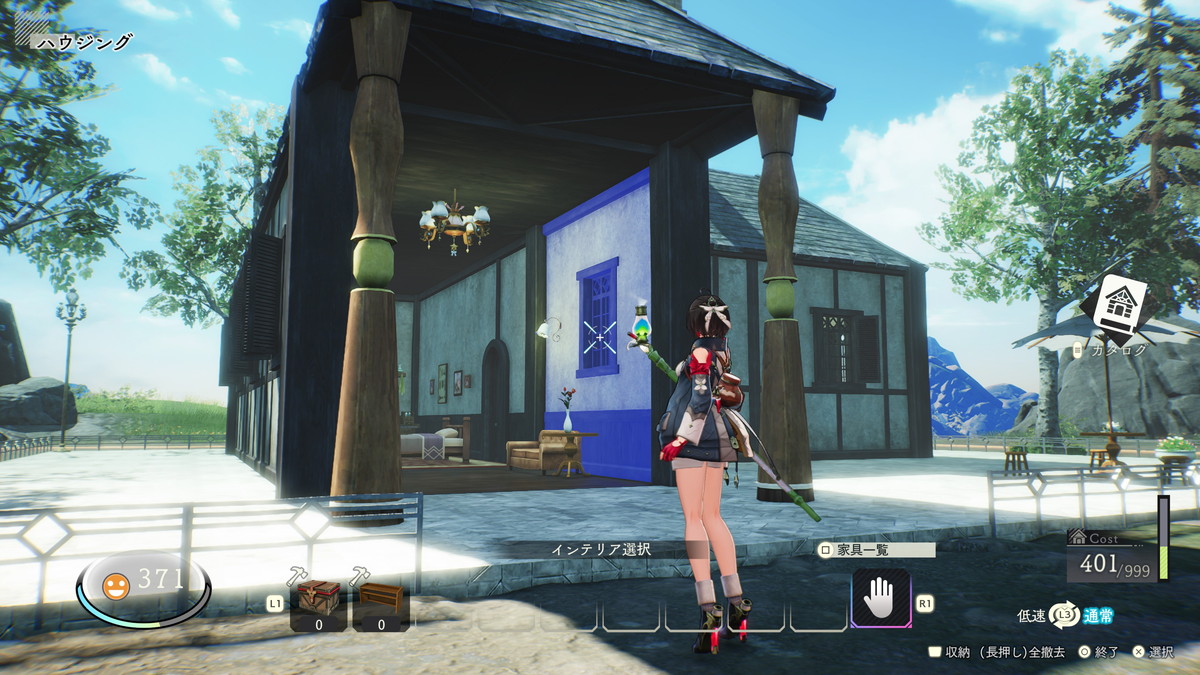
Task: Select the wooden crate furniture slot
Action: [x=319, y=604]
